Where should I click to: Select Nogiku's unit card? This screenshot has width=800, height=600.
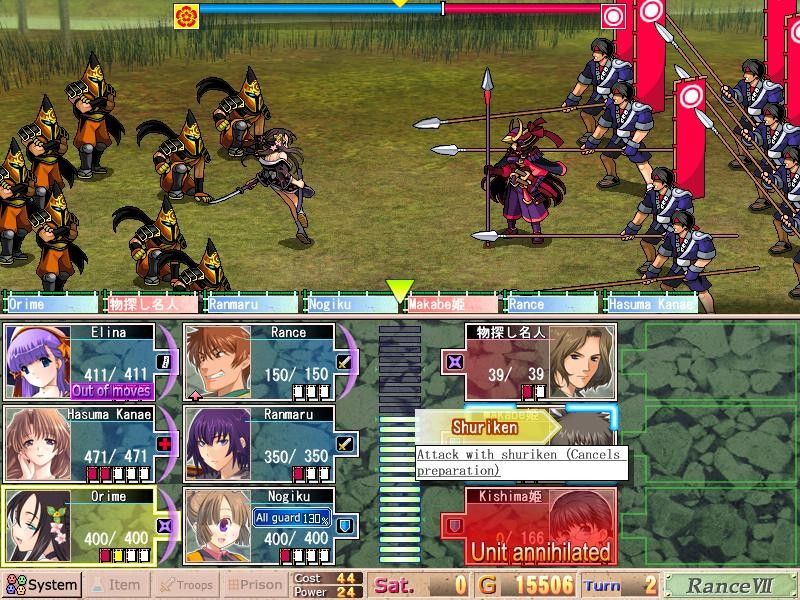click(x=270, y=525)
